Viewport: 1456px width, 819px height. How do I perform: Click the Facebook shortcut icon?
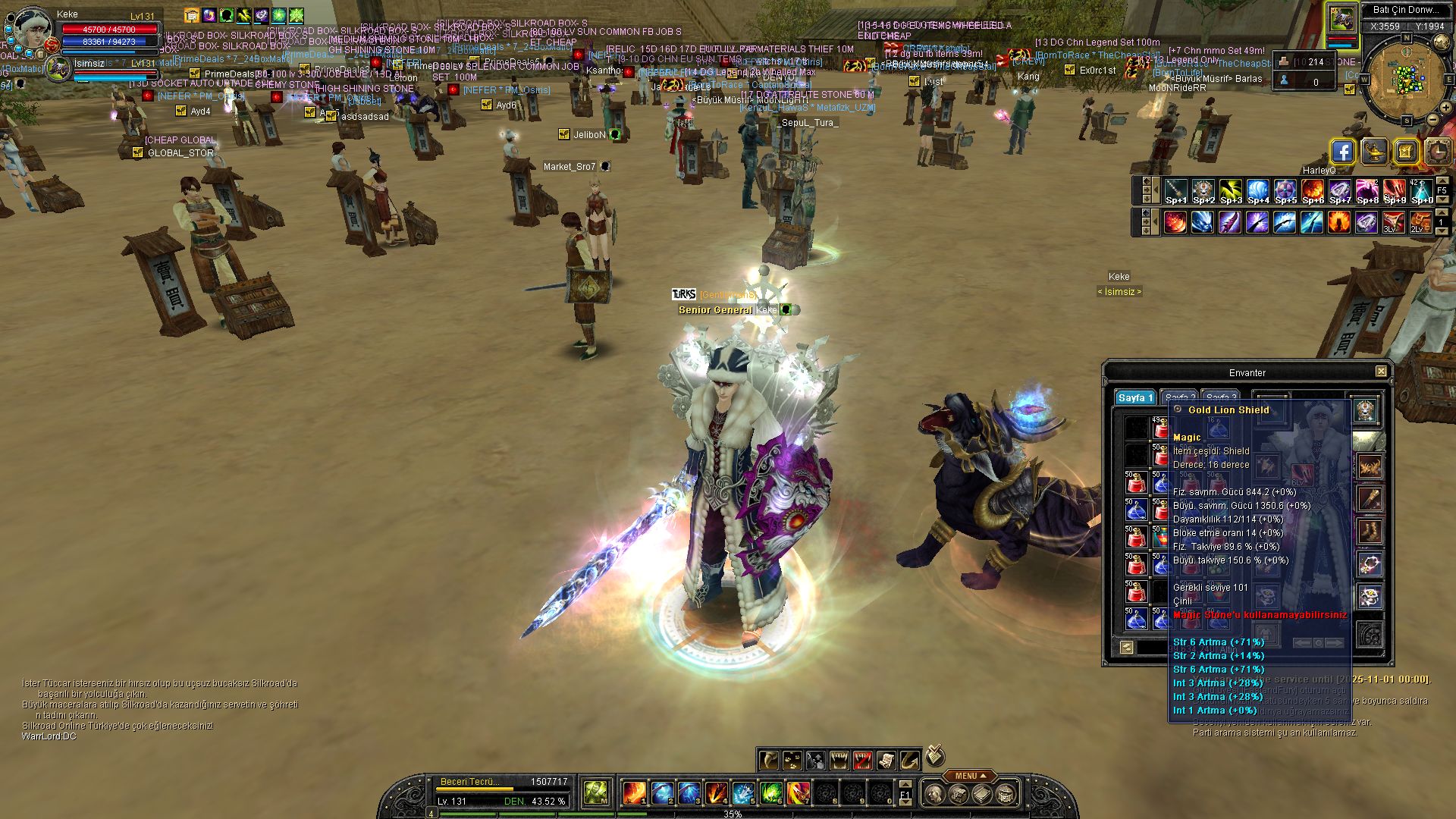tap(1342, 152)
